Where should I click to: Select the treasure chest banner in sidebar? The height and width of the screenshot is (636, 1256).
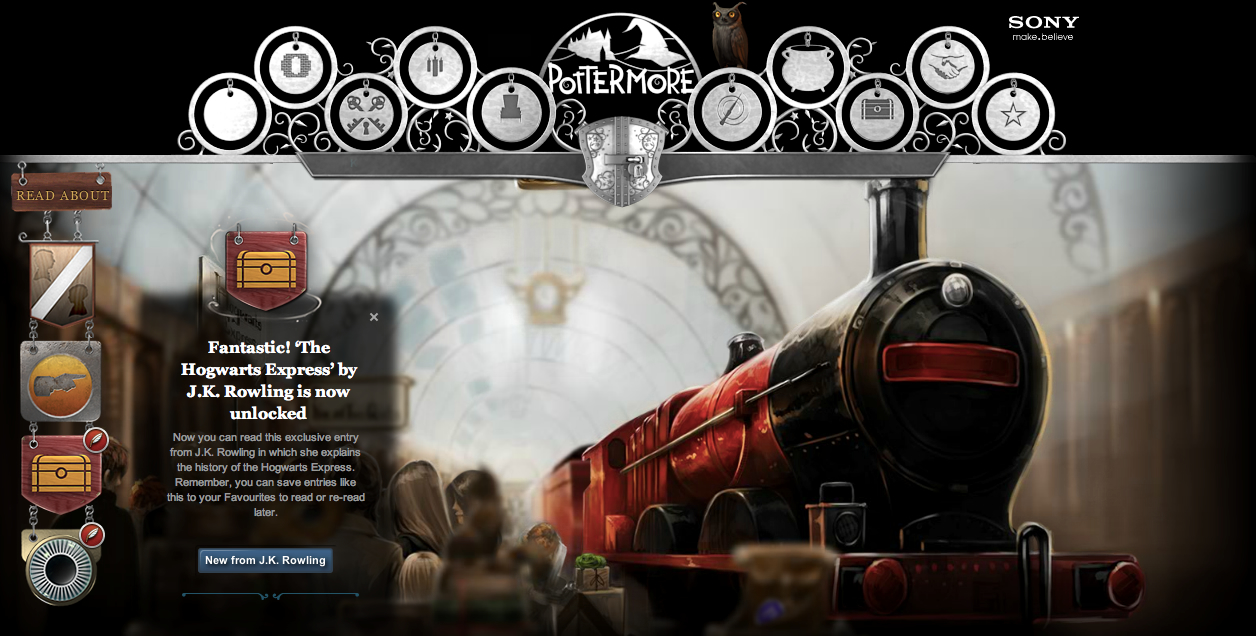[61, 473]
